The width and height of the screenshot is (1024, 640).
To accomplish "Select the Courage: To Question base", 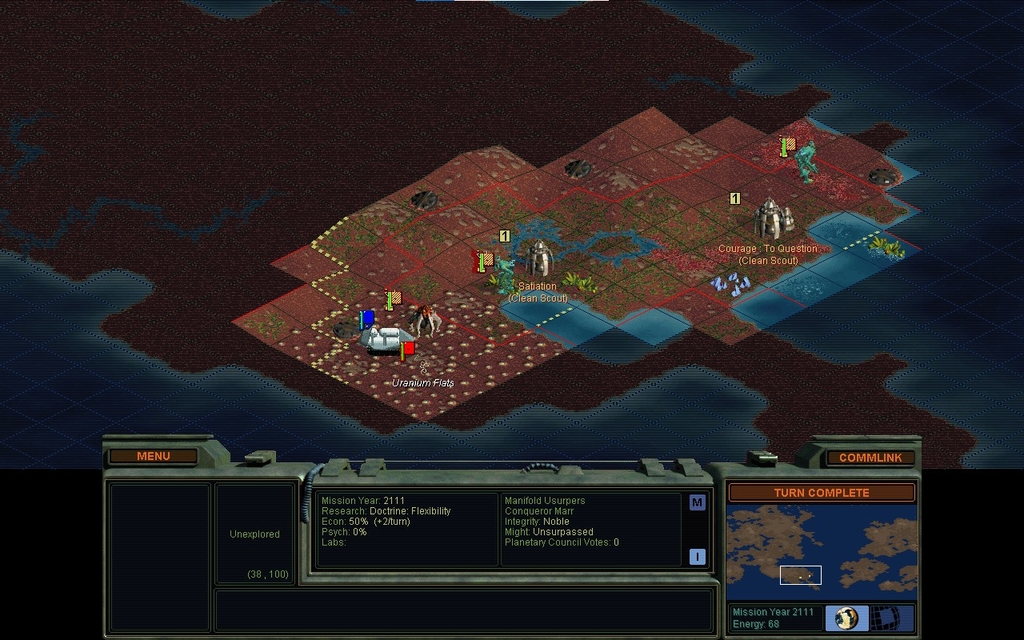I will click(770, 219).
